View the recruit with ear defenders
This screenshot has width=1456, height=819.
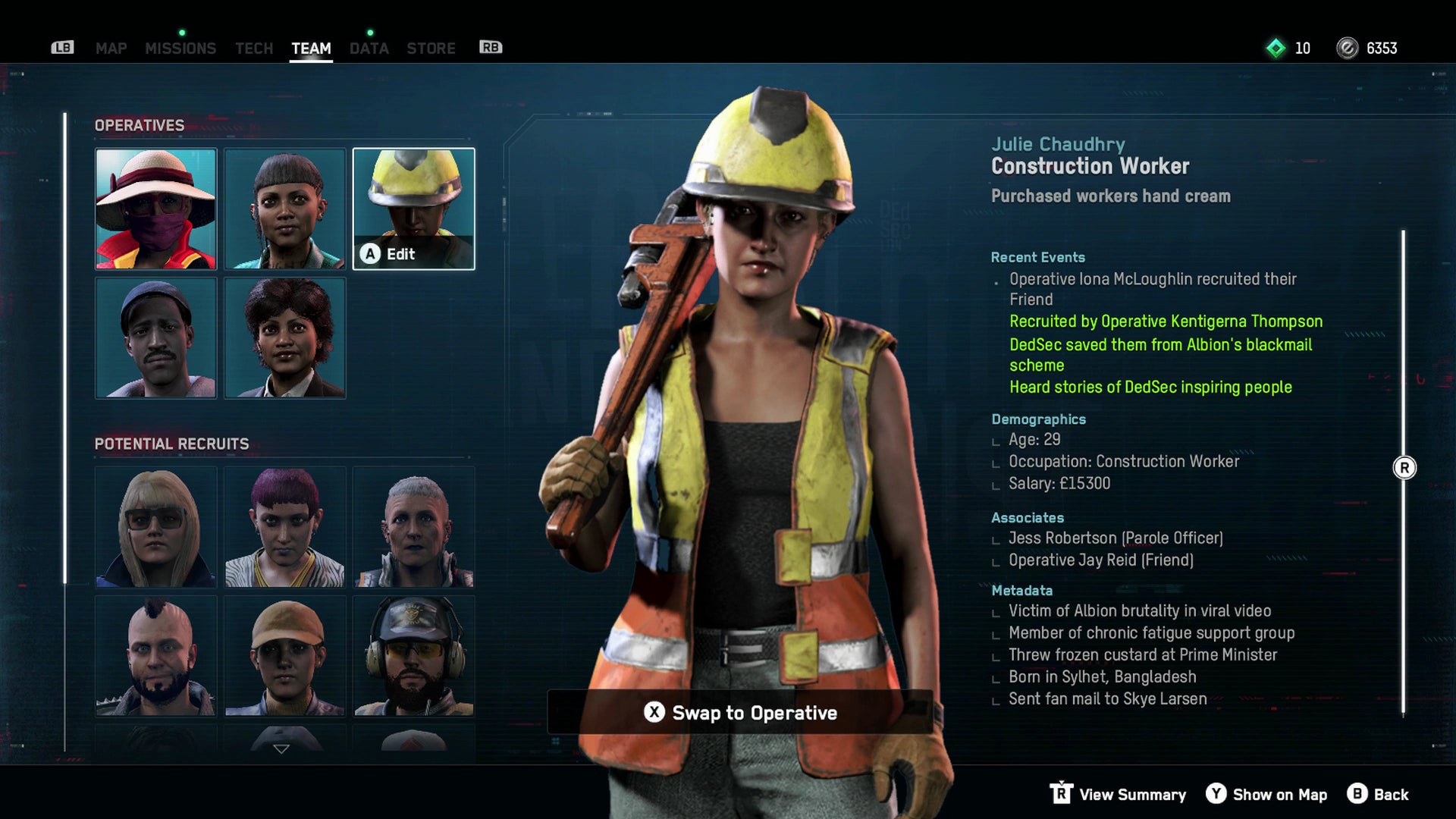pyautogui.click(x=413, y=657)
